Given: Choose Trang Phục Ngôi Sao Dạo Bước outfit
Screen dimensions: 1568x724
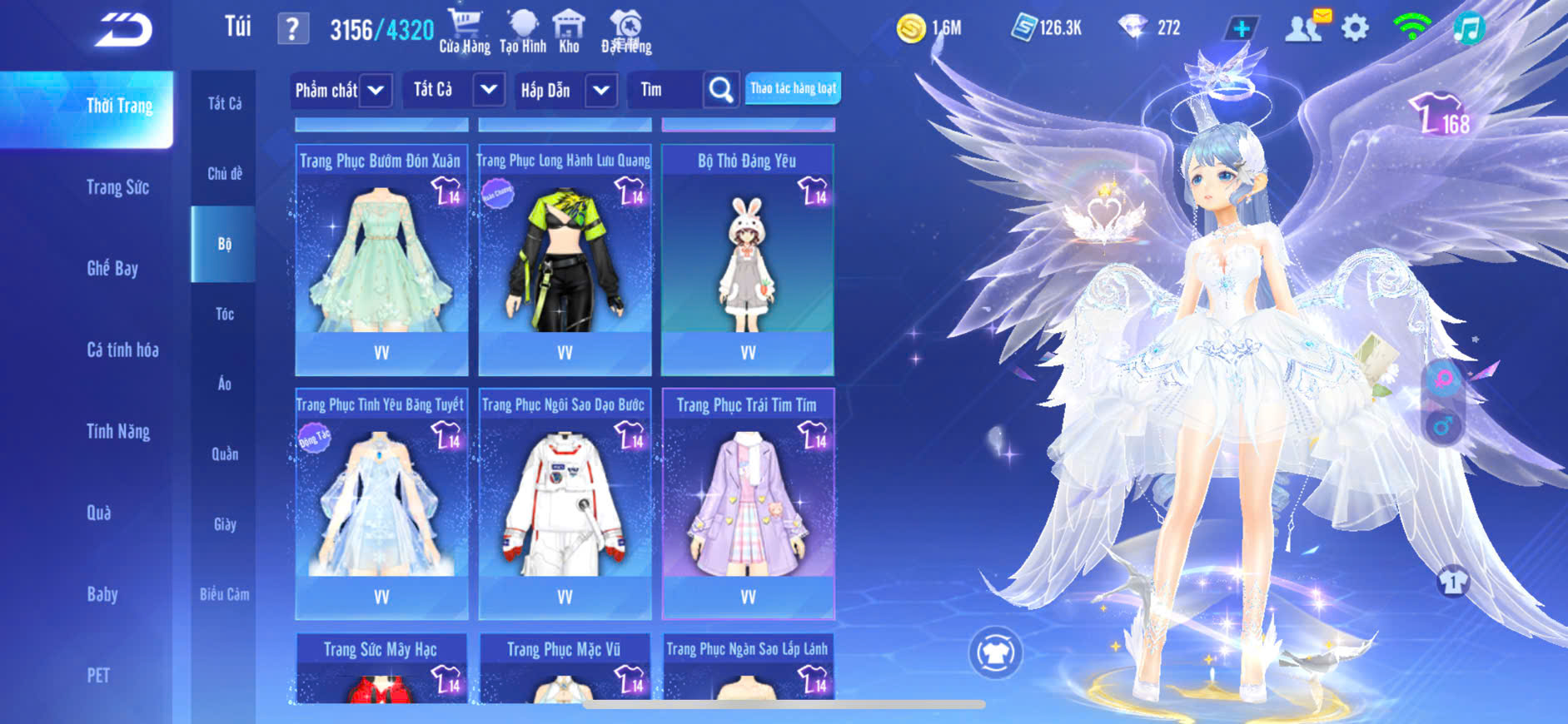Looking at the screenshot, I should 565,503.
